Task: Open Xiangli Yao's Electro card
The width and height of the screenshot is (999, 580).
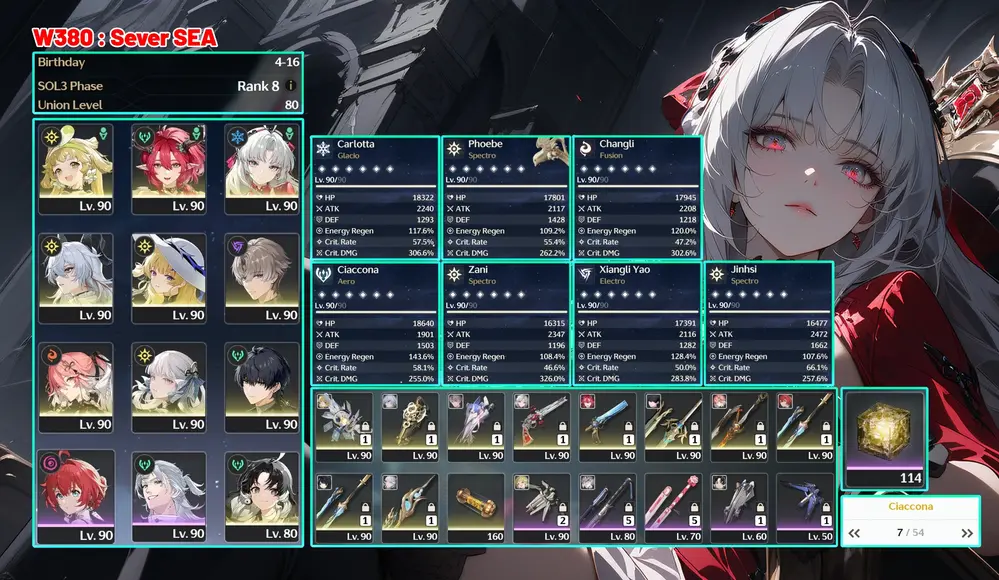Action: pyautogui.click(x=636, y=323)
